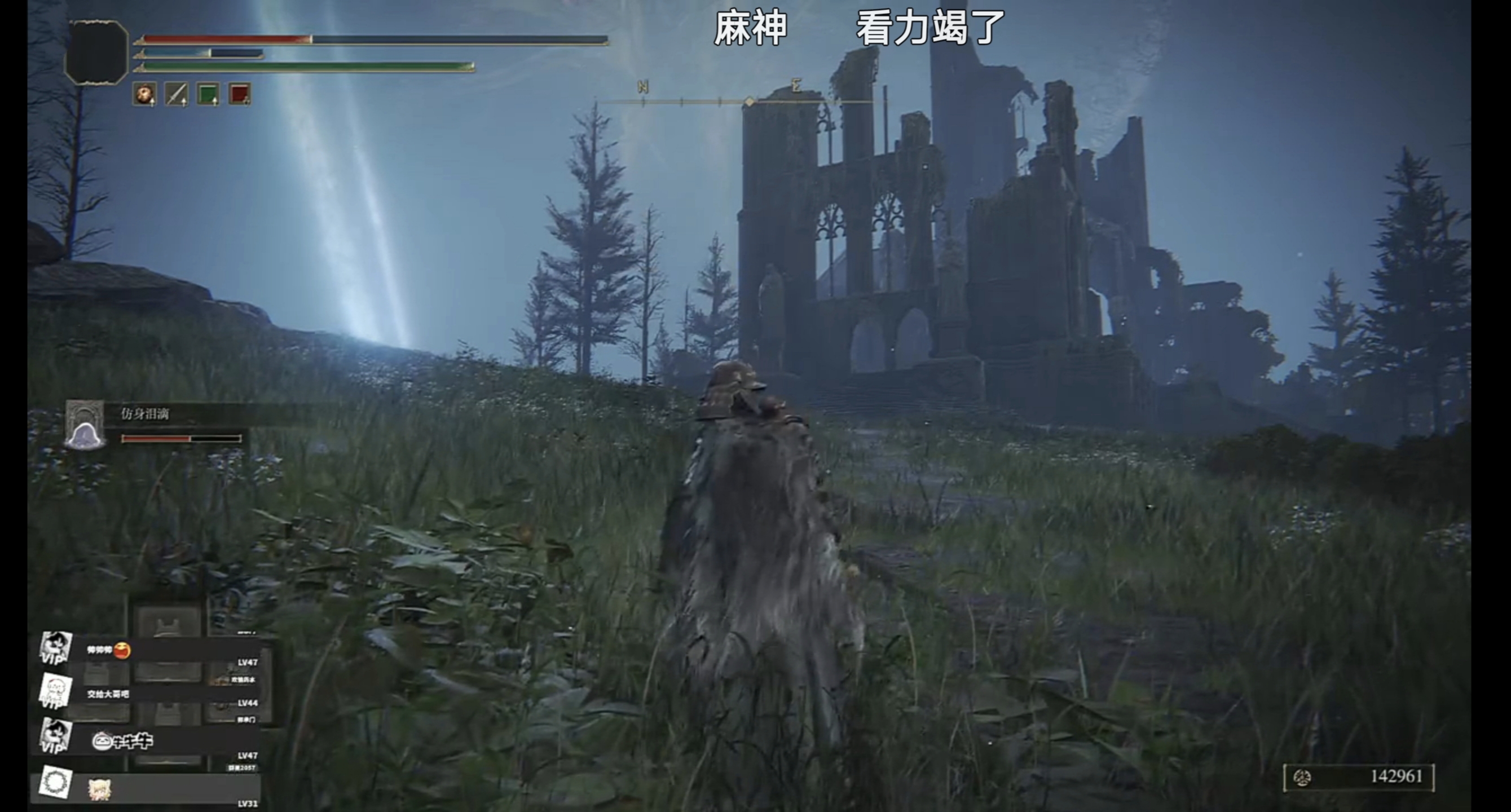Select the sword attack buff icon

176,94
